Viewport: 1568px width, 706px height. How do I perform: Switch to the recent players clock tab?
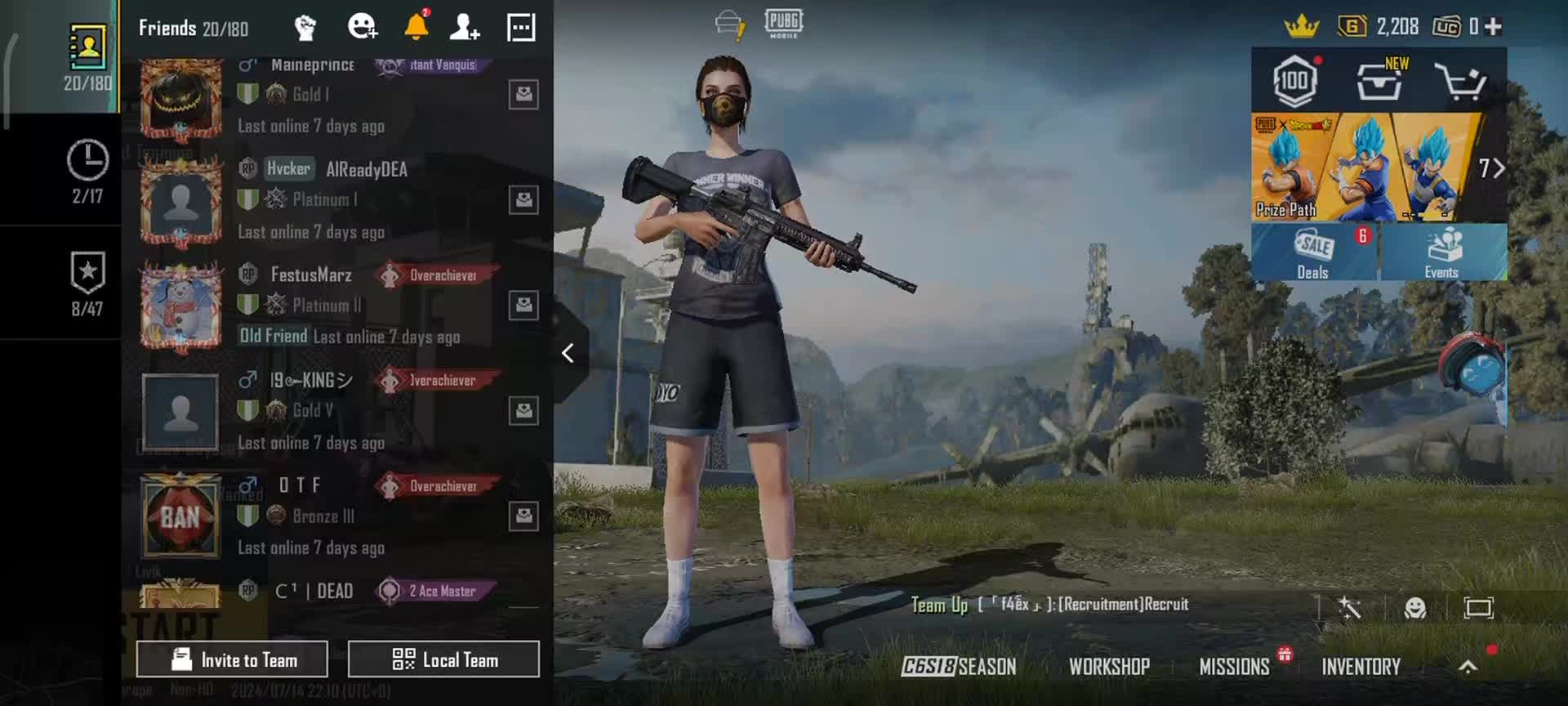coord(87,171)
